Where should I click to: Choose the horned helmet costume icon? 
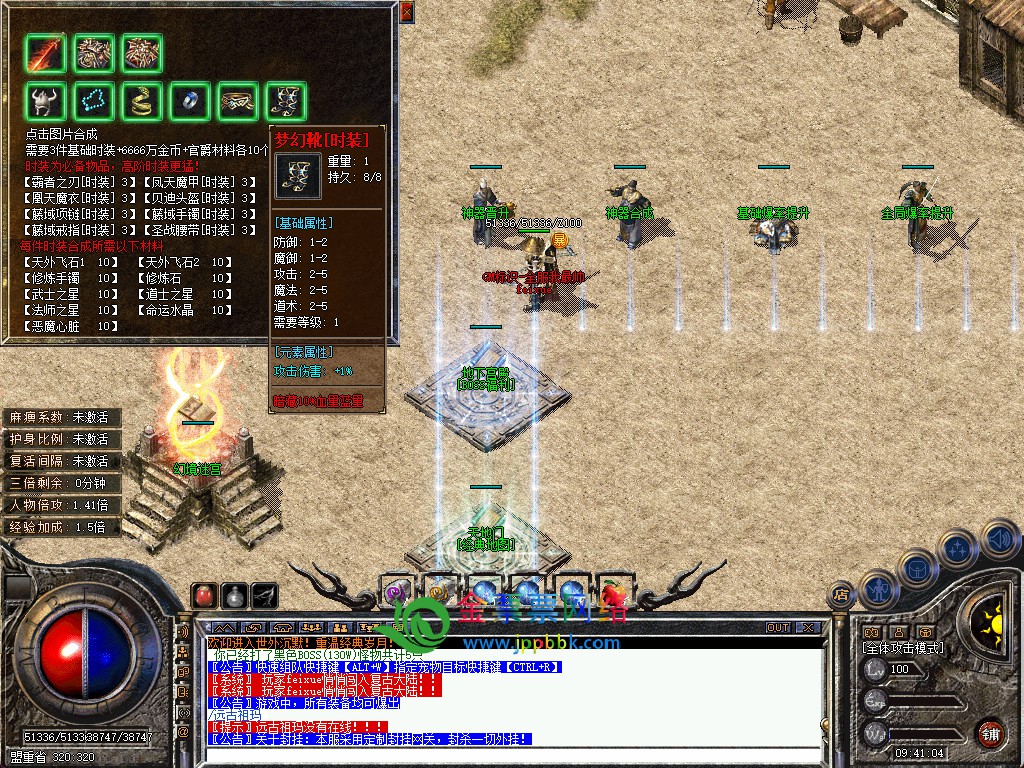pyautogui.click(x=46, y=101)
